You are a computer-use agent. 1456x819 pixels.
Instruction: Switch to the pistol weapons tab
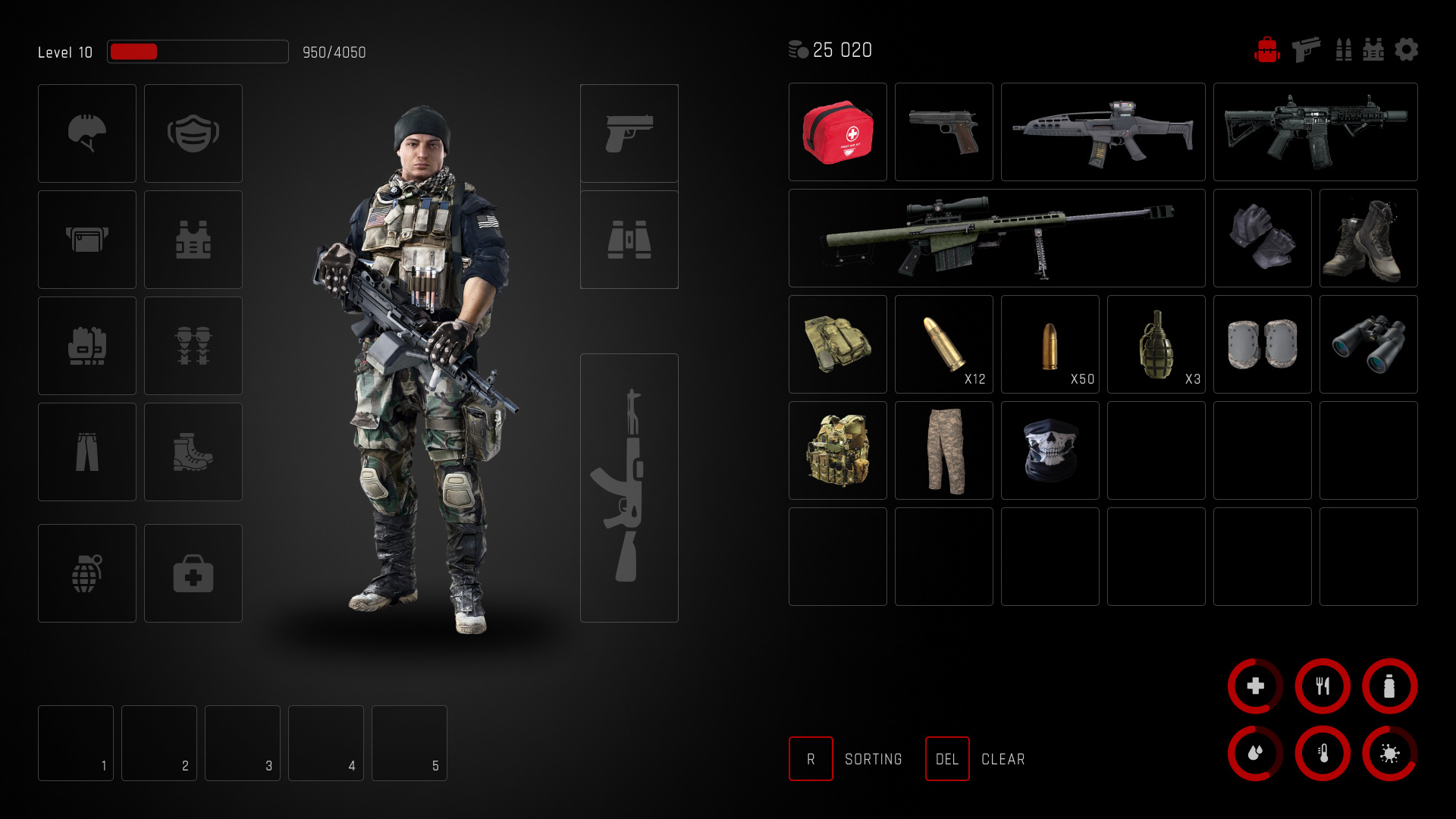point(1305,50)
